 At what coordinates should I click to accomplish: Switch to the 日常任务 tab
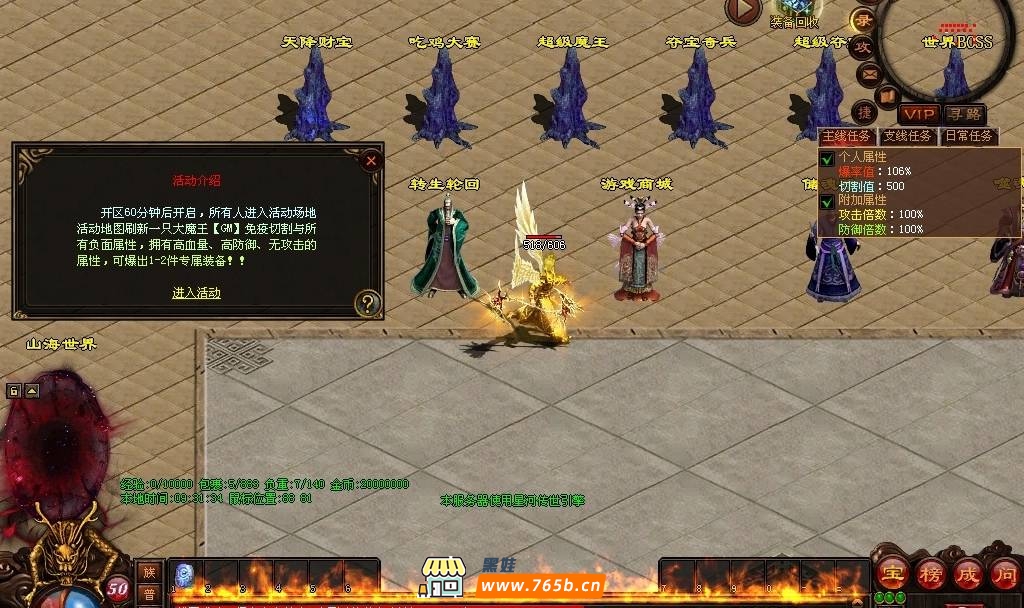(968, 136)
